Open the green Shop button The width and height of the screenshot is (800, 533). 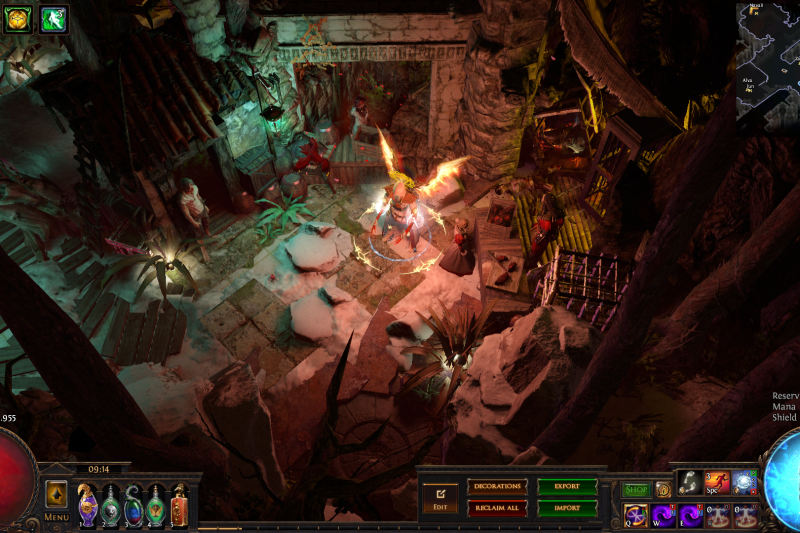(x=636, y=490)
